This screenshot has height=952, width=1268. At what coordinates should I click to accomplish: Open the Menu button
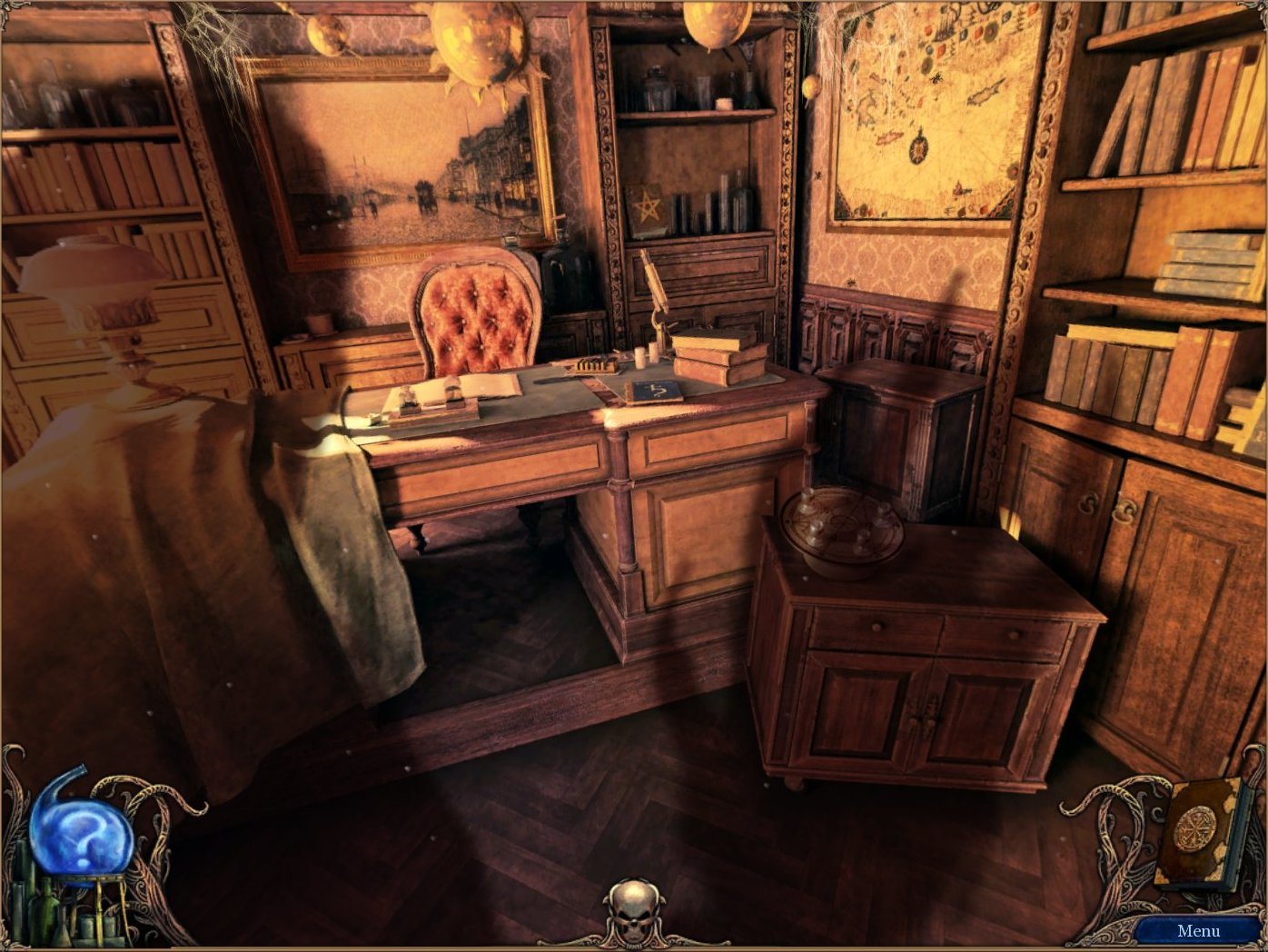pos(1198,930)
